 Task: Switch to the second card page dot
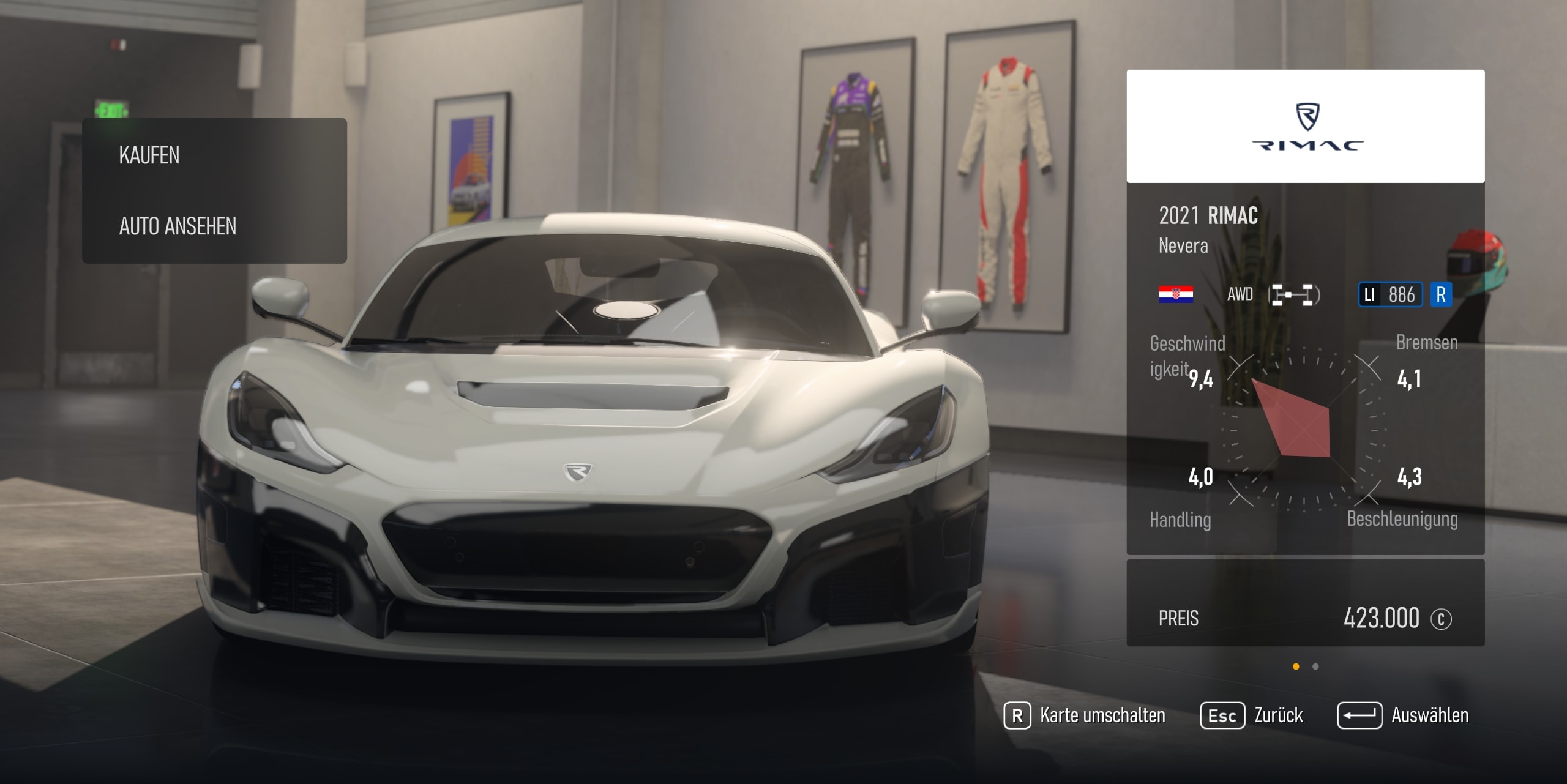coord(1315,666)
